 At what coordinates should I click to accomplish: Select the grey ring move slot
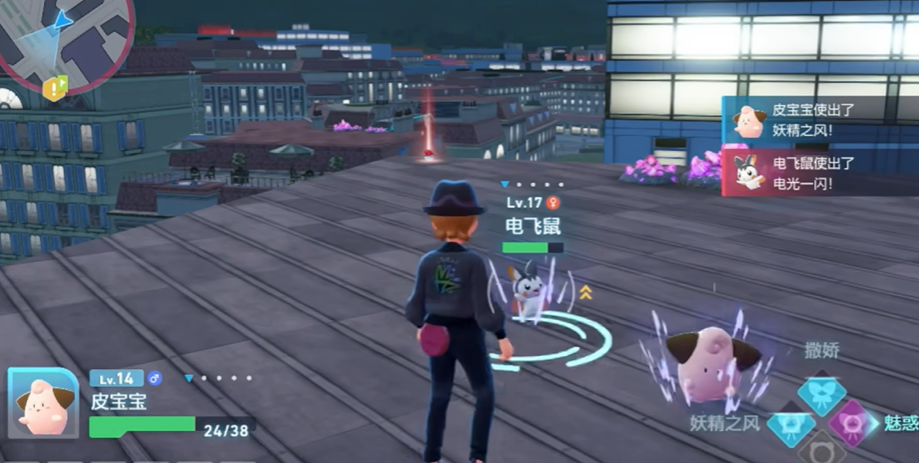(820, 450)
